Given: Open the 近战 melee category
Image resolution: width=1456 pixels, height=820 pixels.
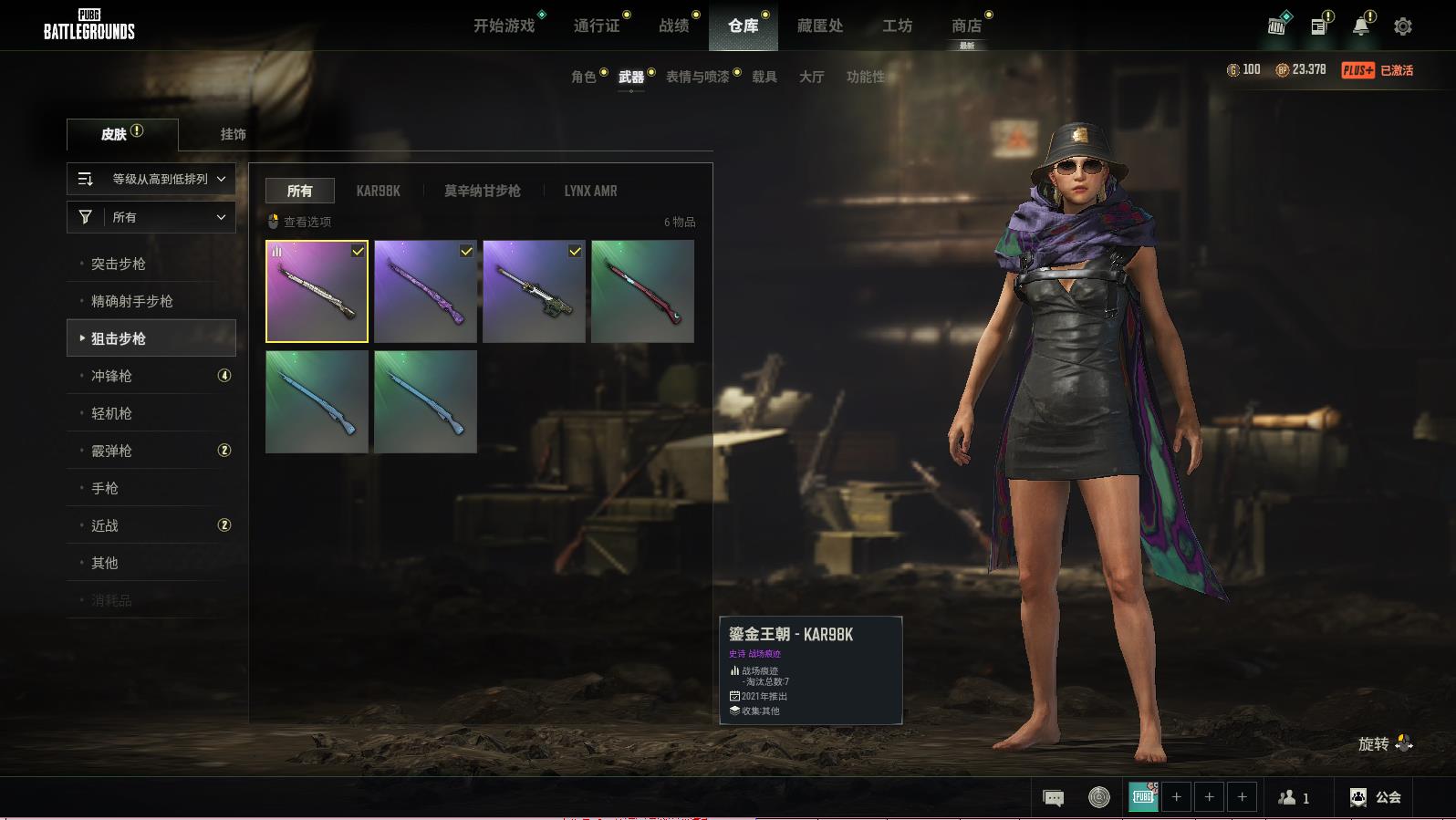Looking at the screenshot, I should (x=105, y=525).
